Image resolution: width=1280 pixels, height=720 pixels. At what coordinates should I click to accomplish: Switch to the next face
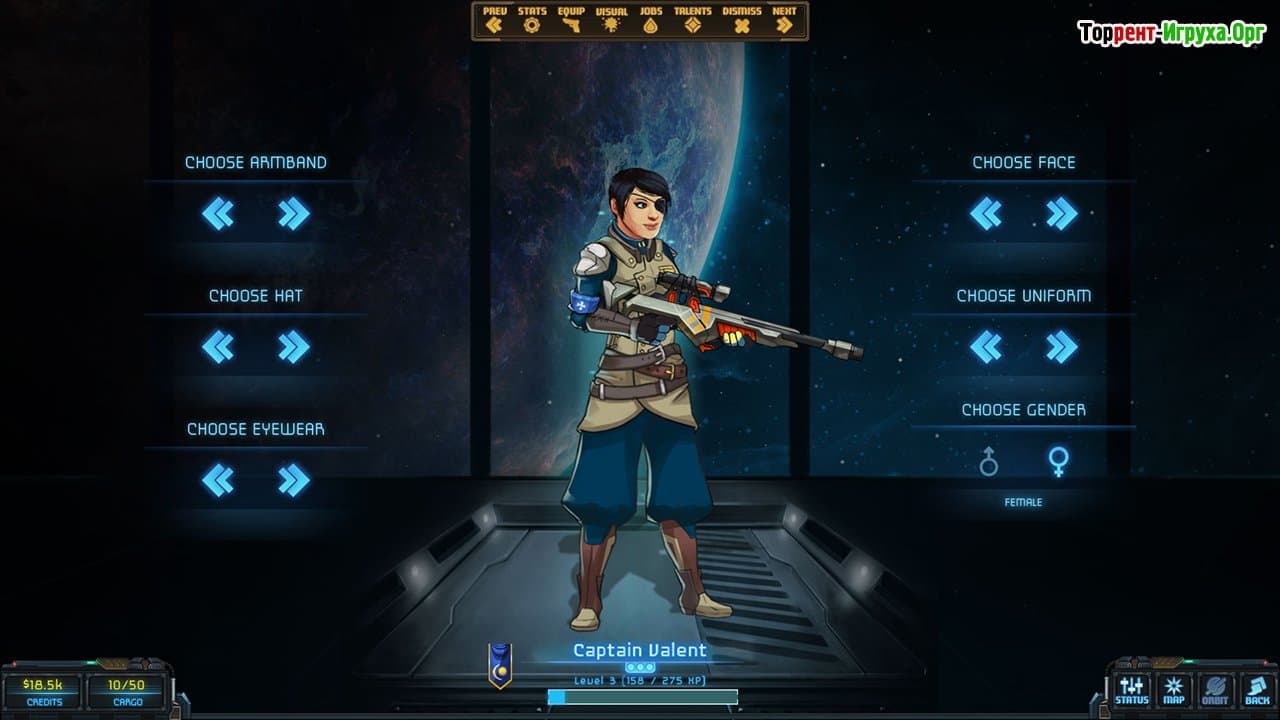click(x=1061, y=213)
